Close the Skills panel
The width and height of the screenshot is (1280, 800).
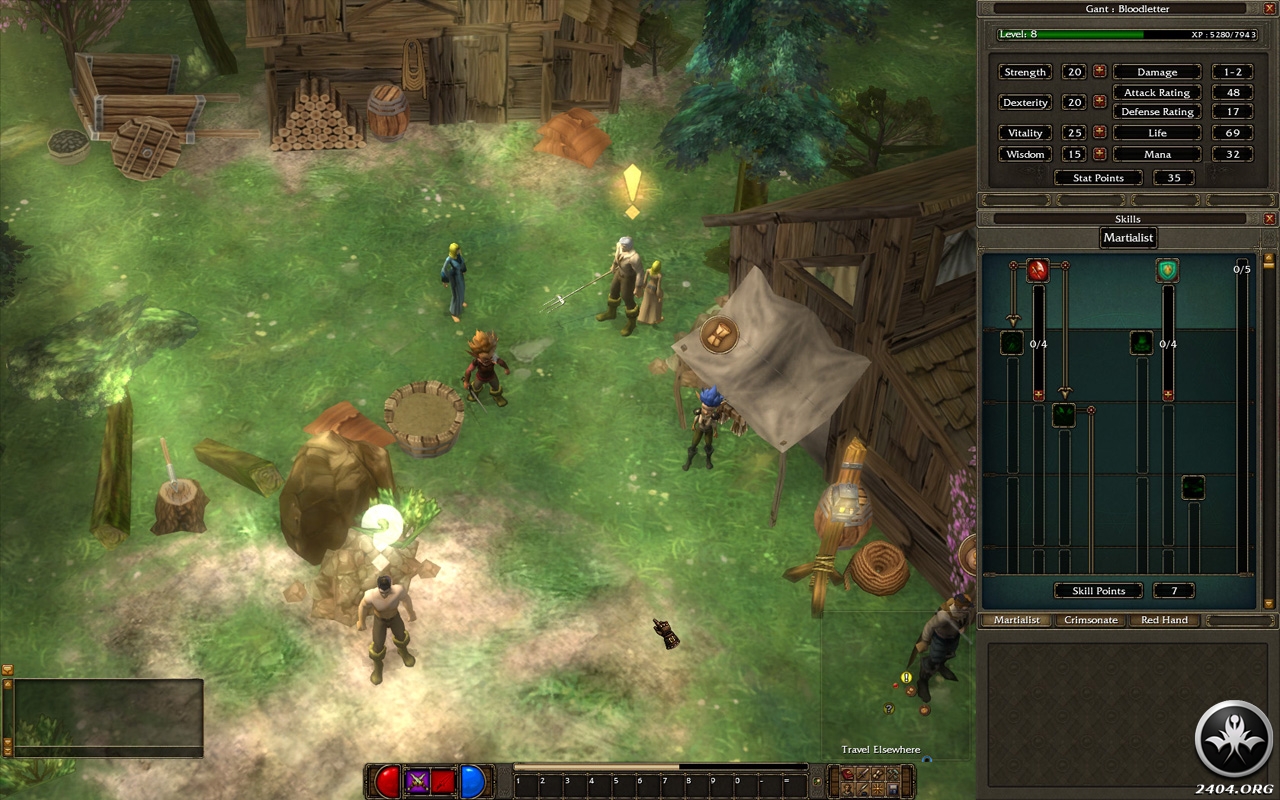coord(1269,218)
